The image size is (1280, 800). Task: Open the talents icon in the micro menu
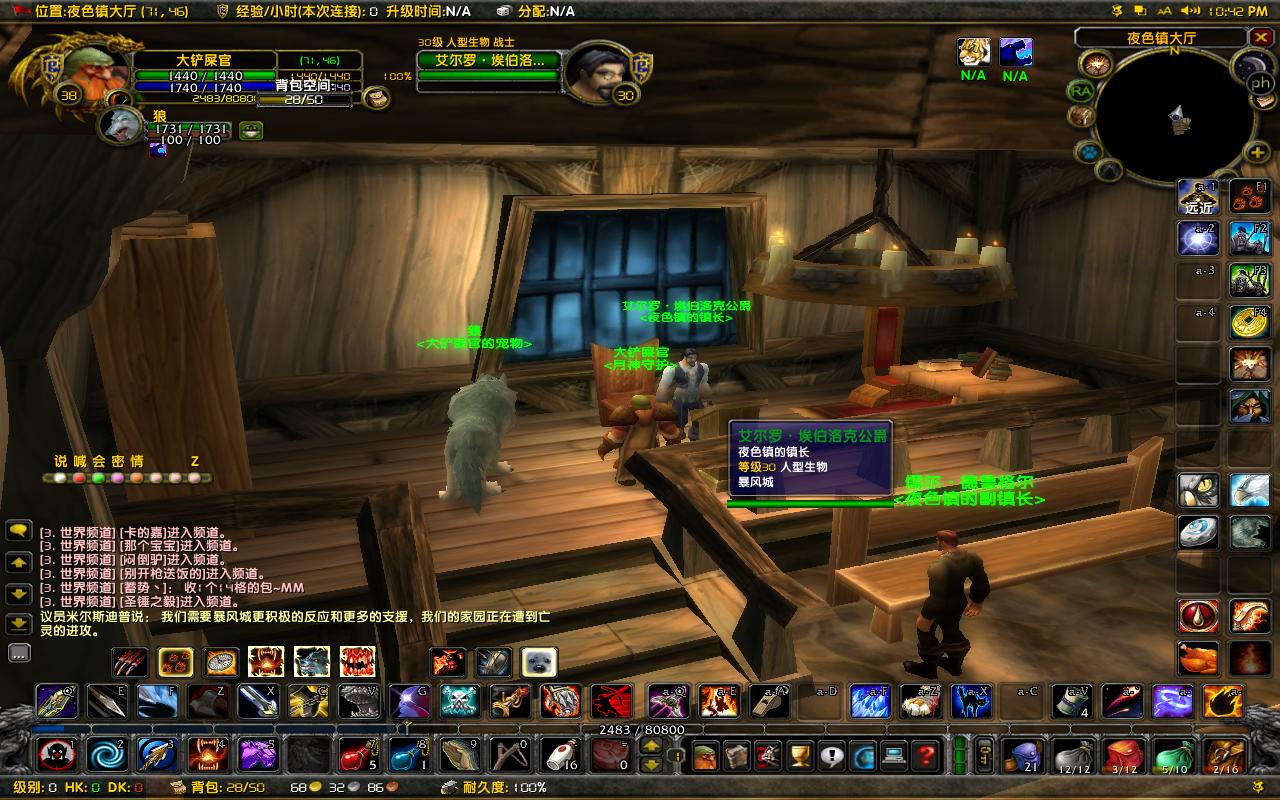(x=766, y=755)
